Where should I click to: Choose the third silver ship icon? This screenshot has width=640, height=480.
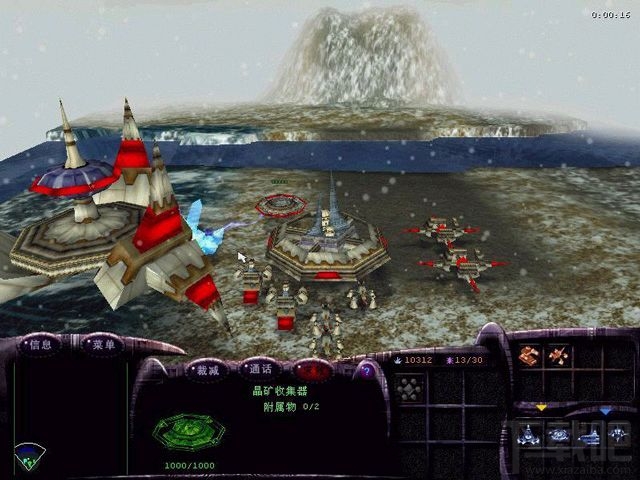590,435
